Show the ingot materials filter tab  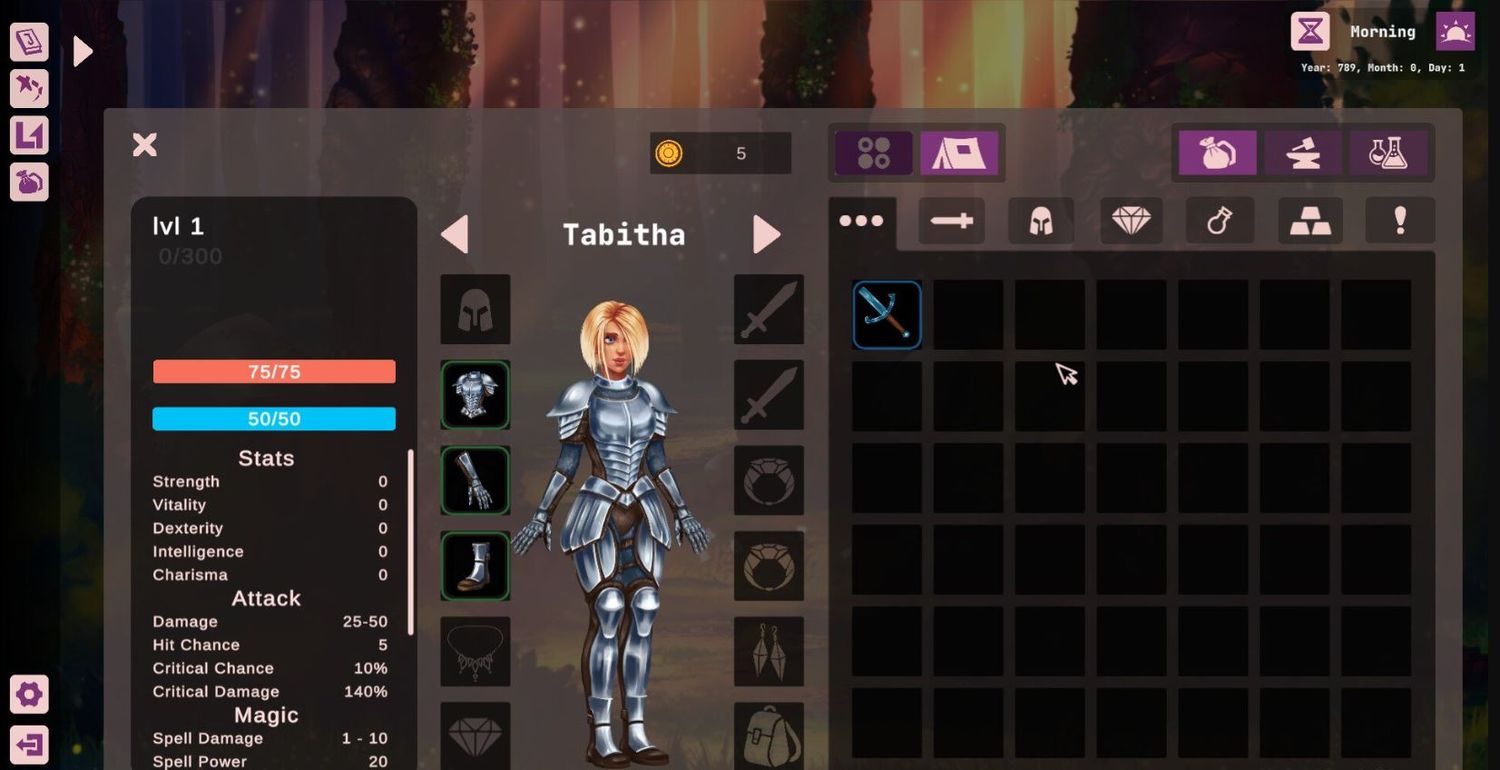coord(1310,221)
